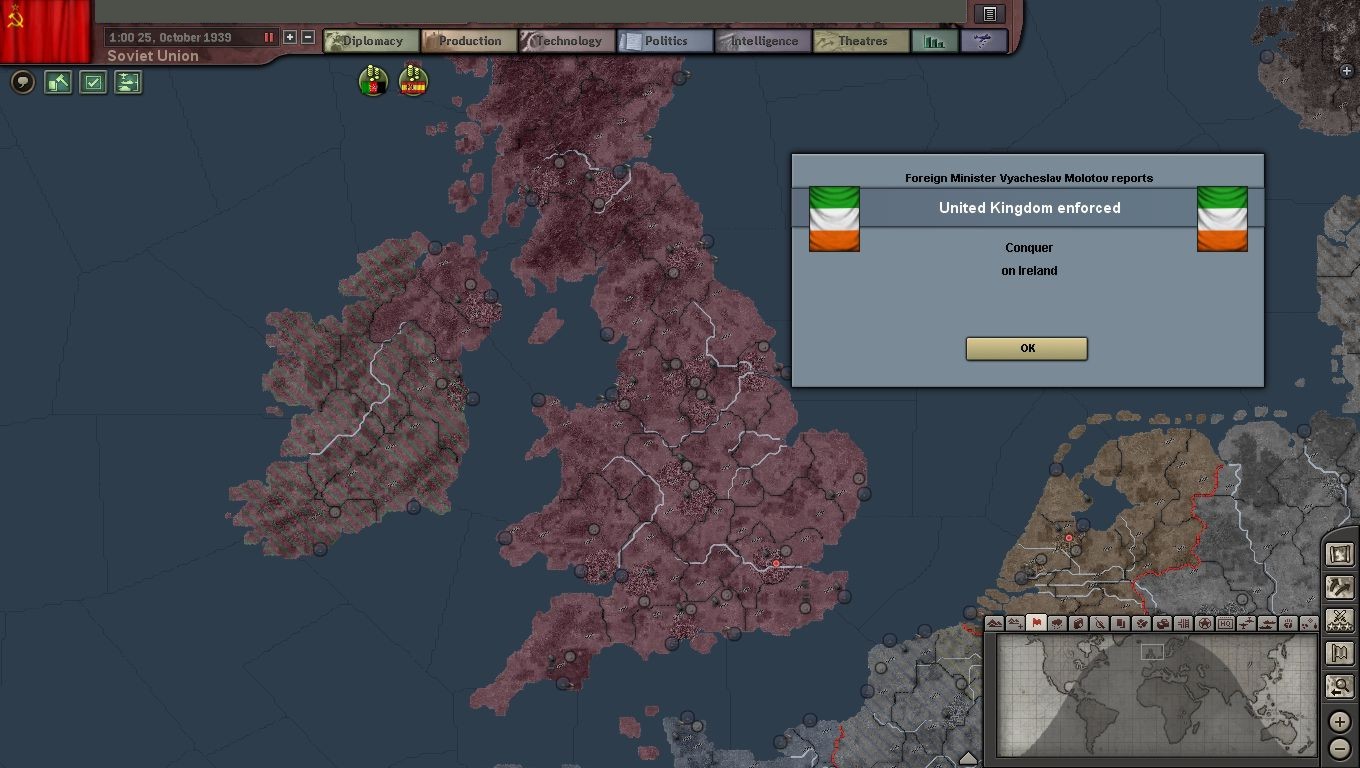Confirm the Ireland report with OK

(1026, 348)
